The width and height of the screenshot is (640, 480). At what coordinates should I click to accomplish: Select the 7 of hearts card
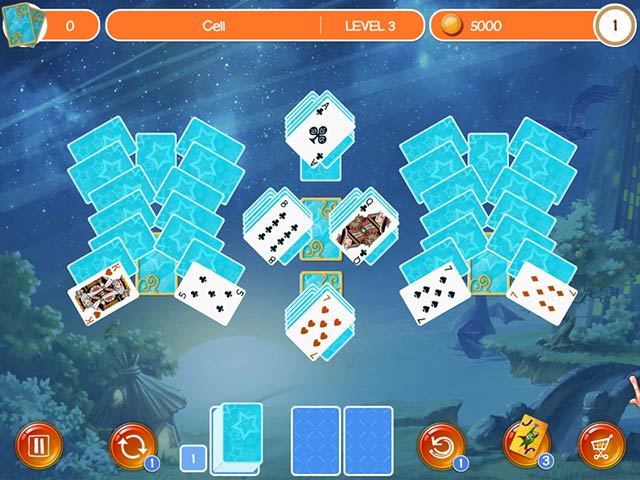pyautogui.click(x=318, y=325)
